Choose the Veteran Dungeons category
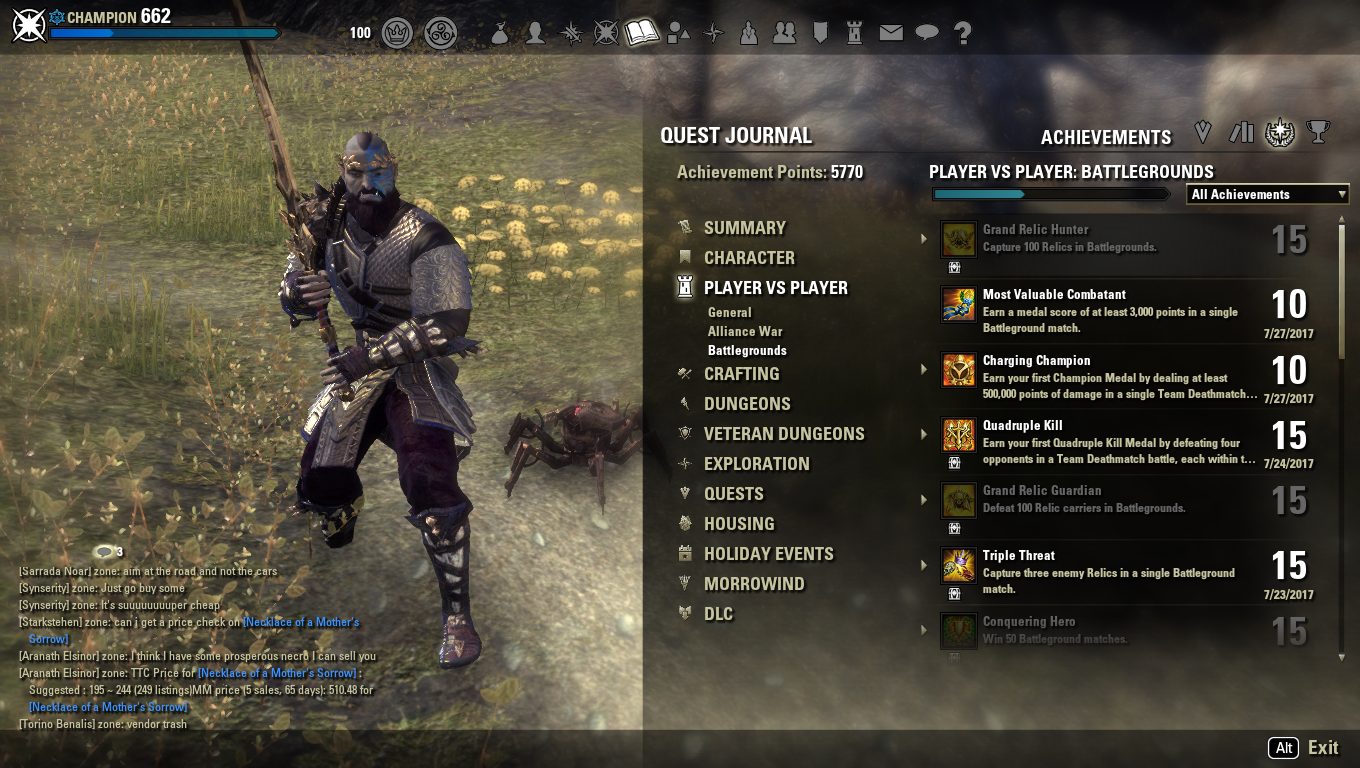The image size is (1360, 768). tap(783, 434)
